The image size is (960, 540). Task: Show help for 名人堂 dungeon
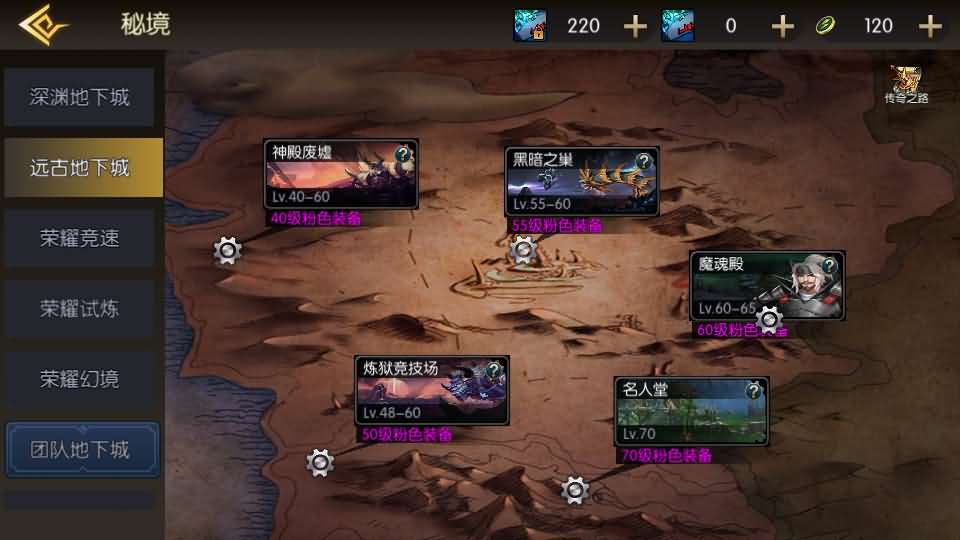pos(753,391)
